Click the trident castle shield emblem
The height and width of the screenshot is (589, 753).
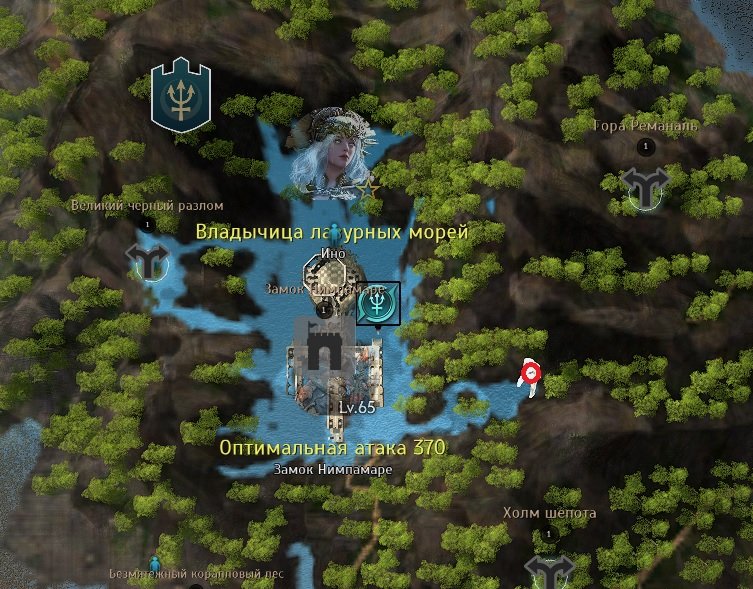pyautogui.click(x=181, y=95)
